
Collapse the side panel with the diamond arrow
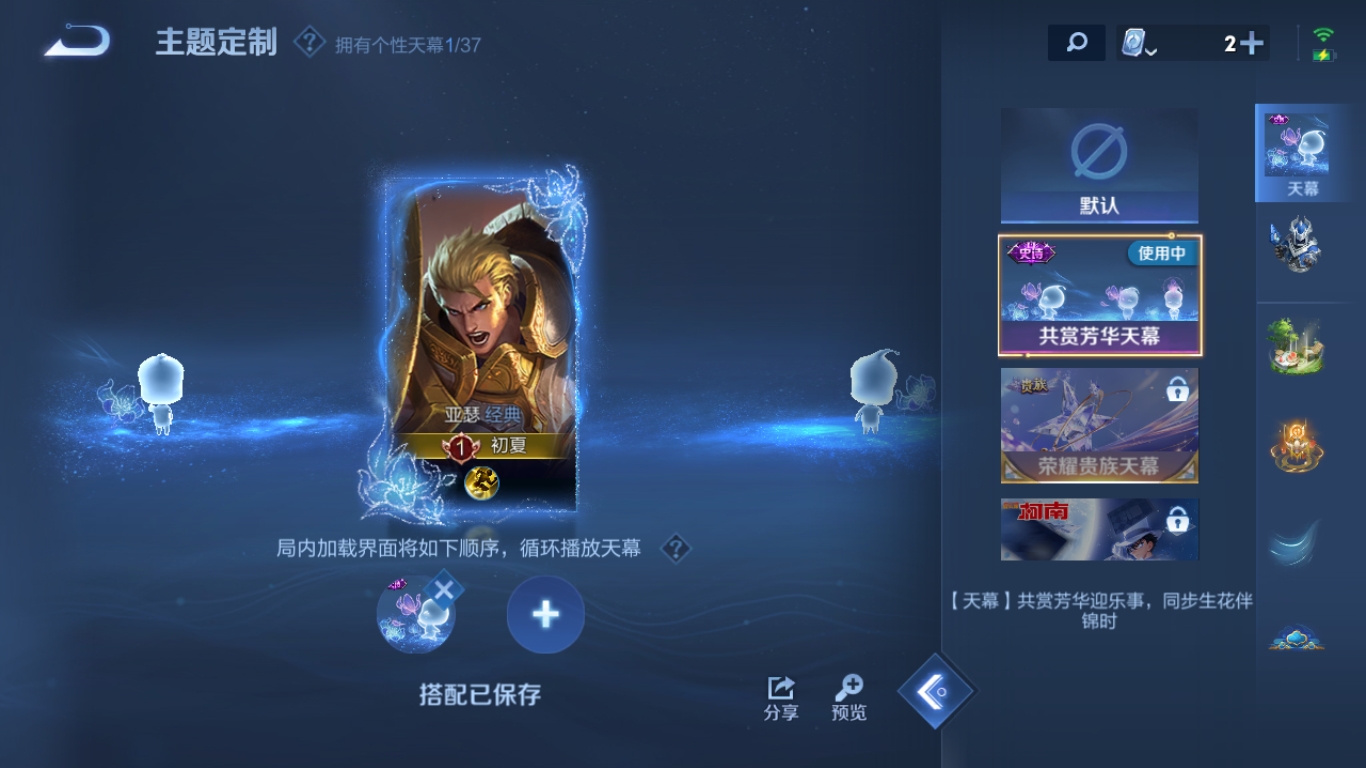(936, 691)
